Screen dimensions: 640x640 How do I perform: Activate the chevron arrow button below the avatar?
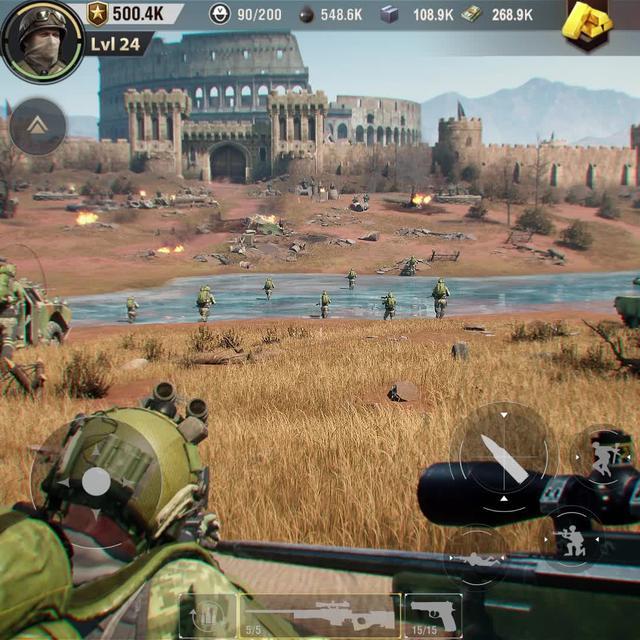tap(38, 126)
